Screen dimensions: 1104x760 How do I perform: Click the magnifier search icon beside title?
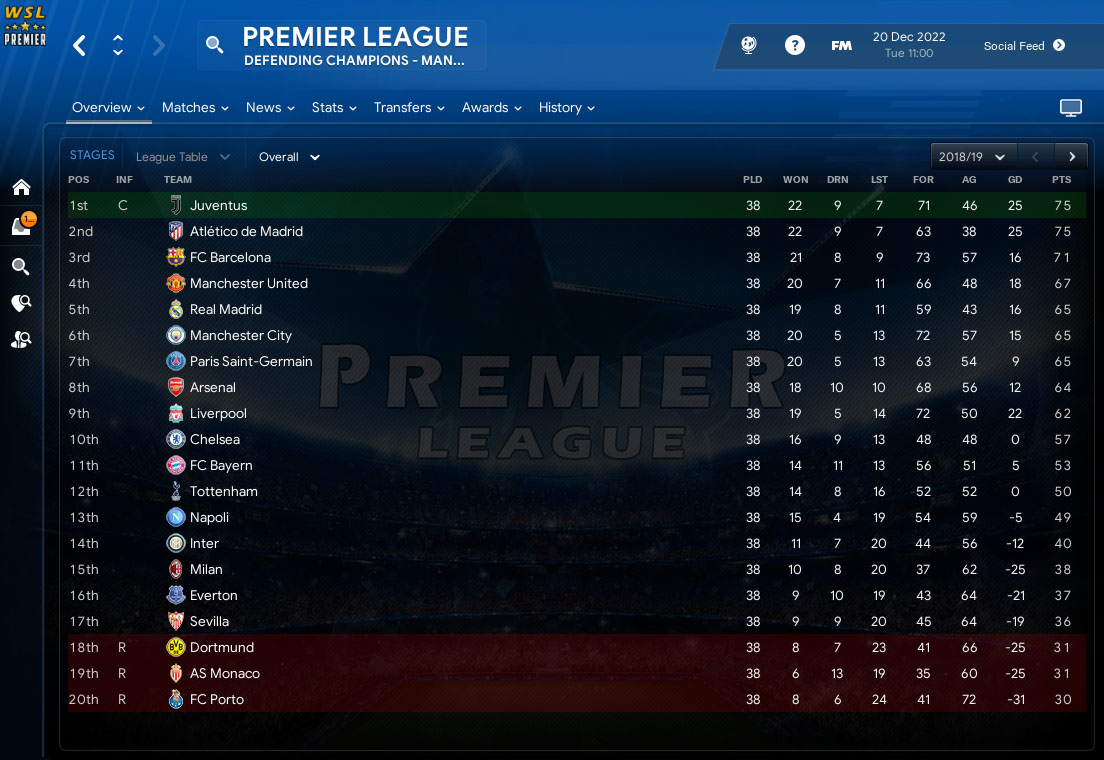tap(214, 45)
